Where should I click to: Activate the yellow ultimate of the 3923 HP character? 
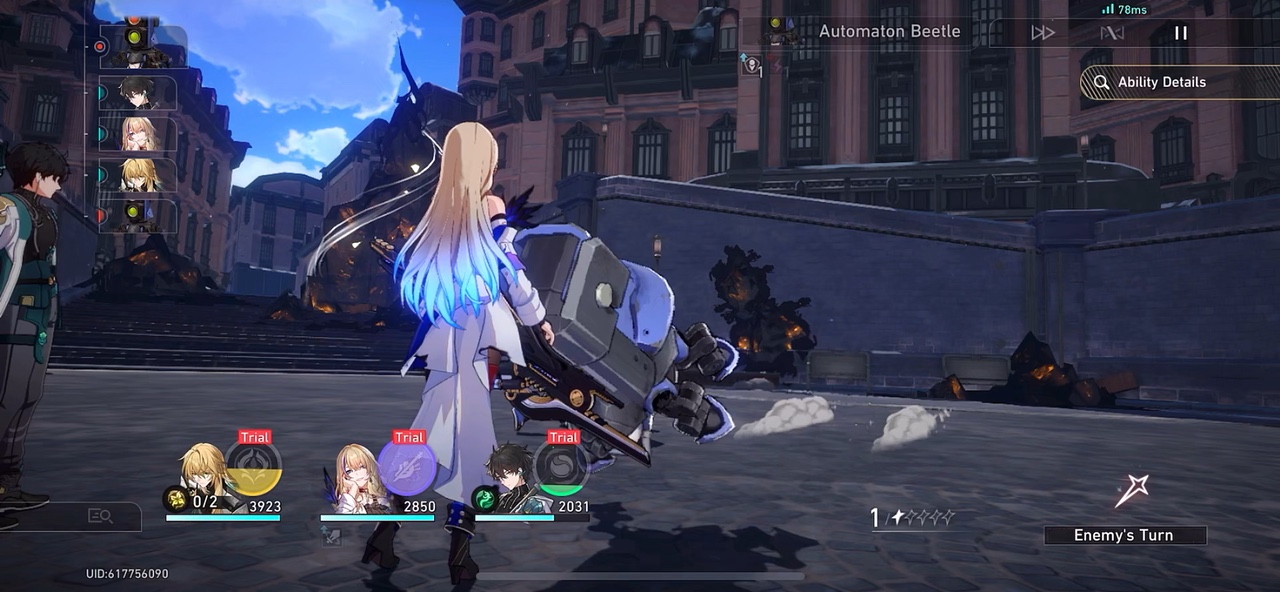click(x=253, y=467)
